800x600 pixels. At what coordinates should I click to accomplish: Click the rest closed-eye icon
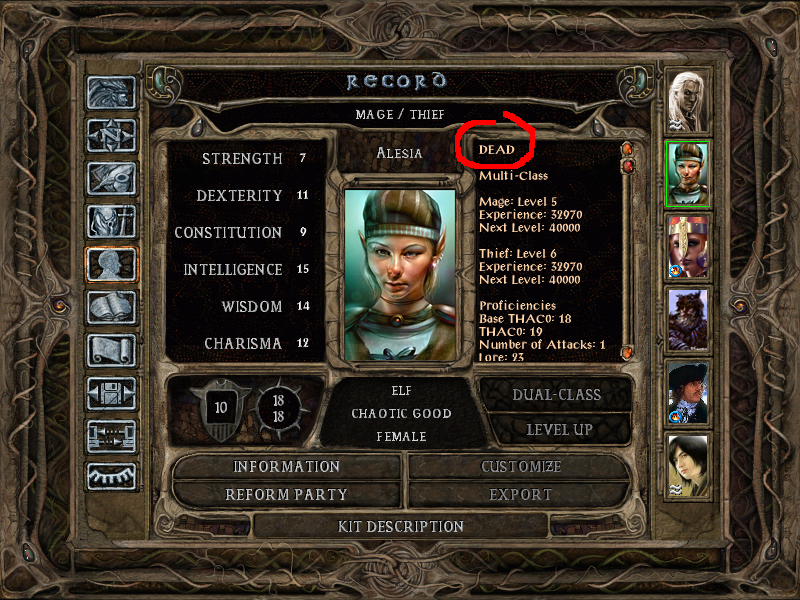111,477
